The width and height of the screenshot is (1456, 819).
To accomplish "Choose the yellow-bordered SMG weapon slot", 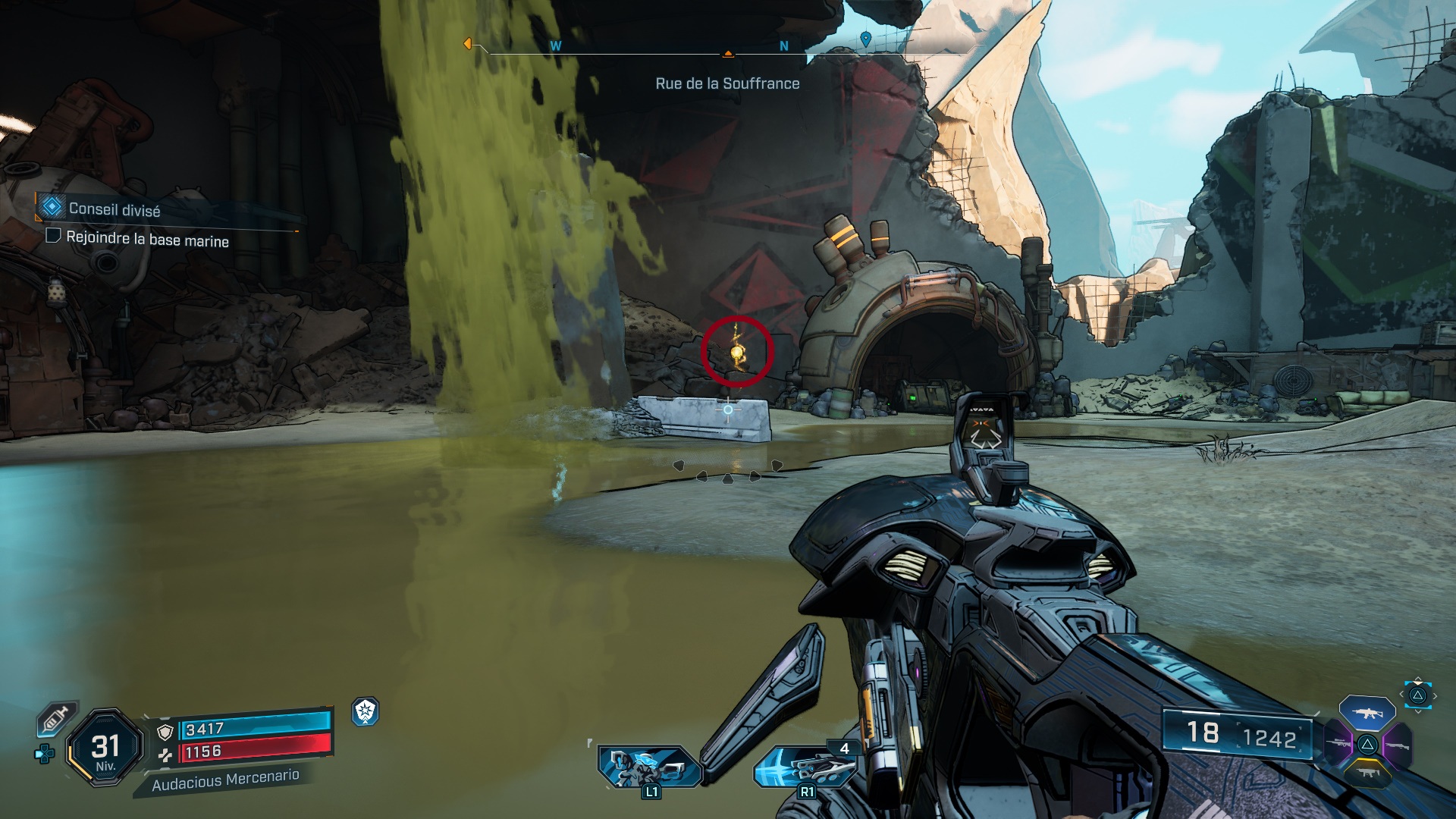I will [1367, 773].
